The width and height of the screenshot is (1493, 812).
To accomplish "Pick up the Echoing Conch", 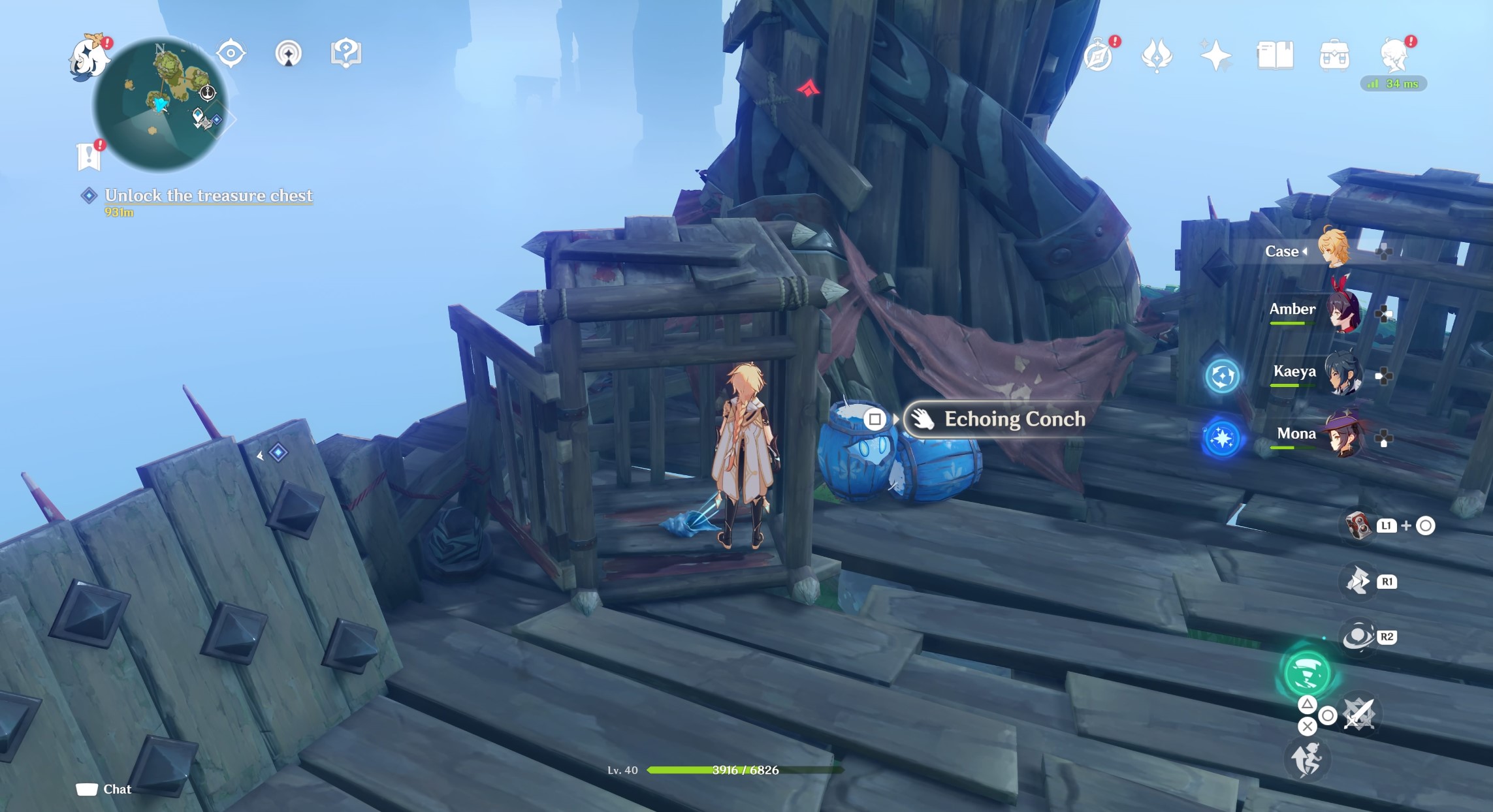I will pyautogui.click(x=1014, y=419).
